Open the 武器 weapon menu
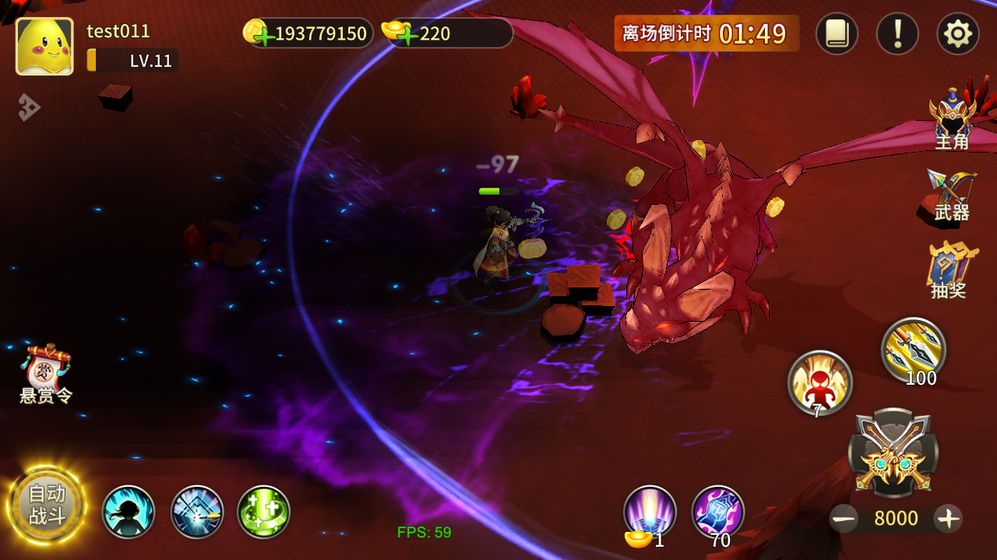Image resolution: width=997 pixels, height=560 pixels. (x=951, y=195)
